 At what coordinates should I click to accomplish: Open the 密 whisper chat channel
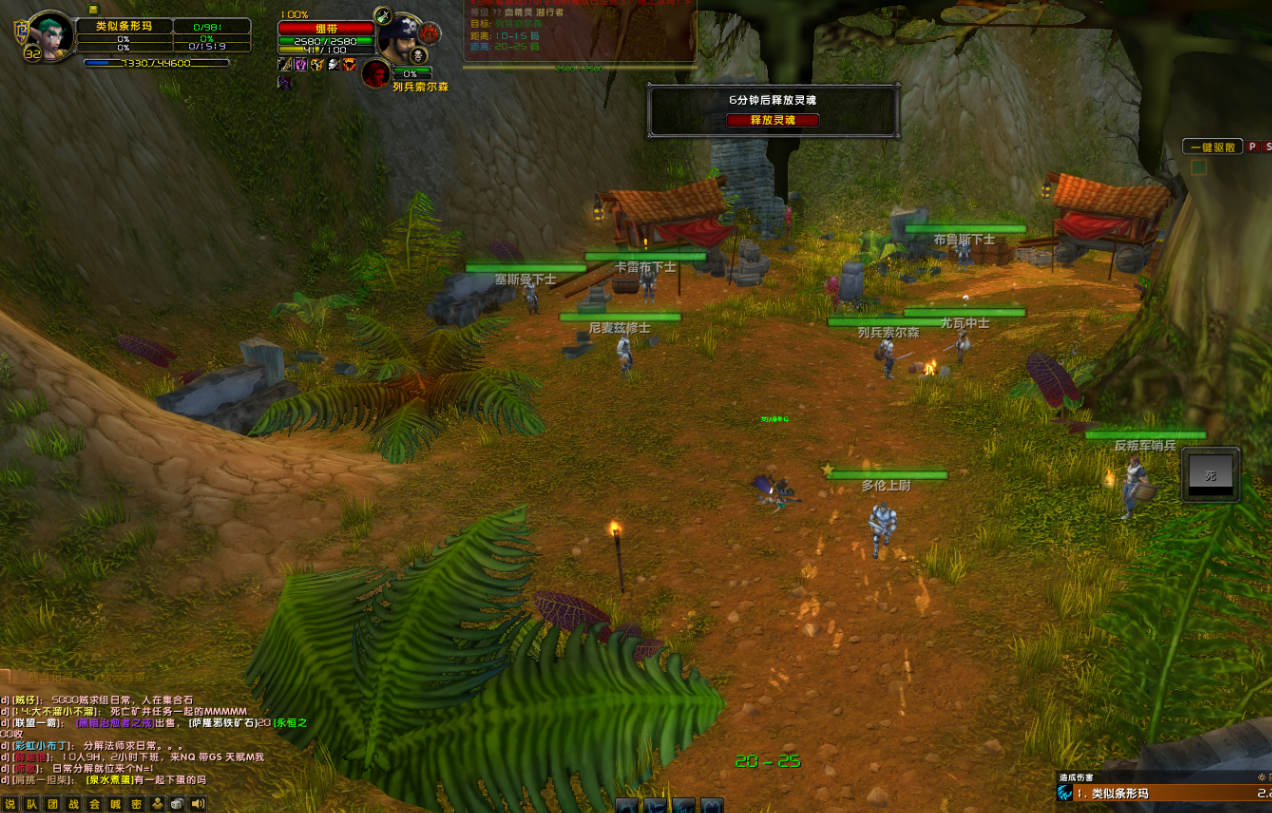pyautogui.click(x=136, y=803)
